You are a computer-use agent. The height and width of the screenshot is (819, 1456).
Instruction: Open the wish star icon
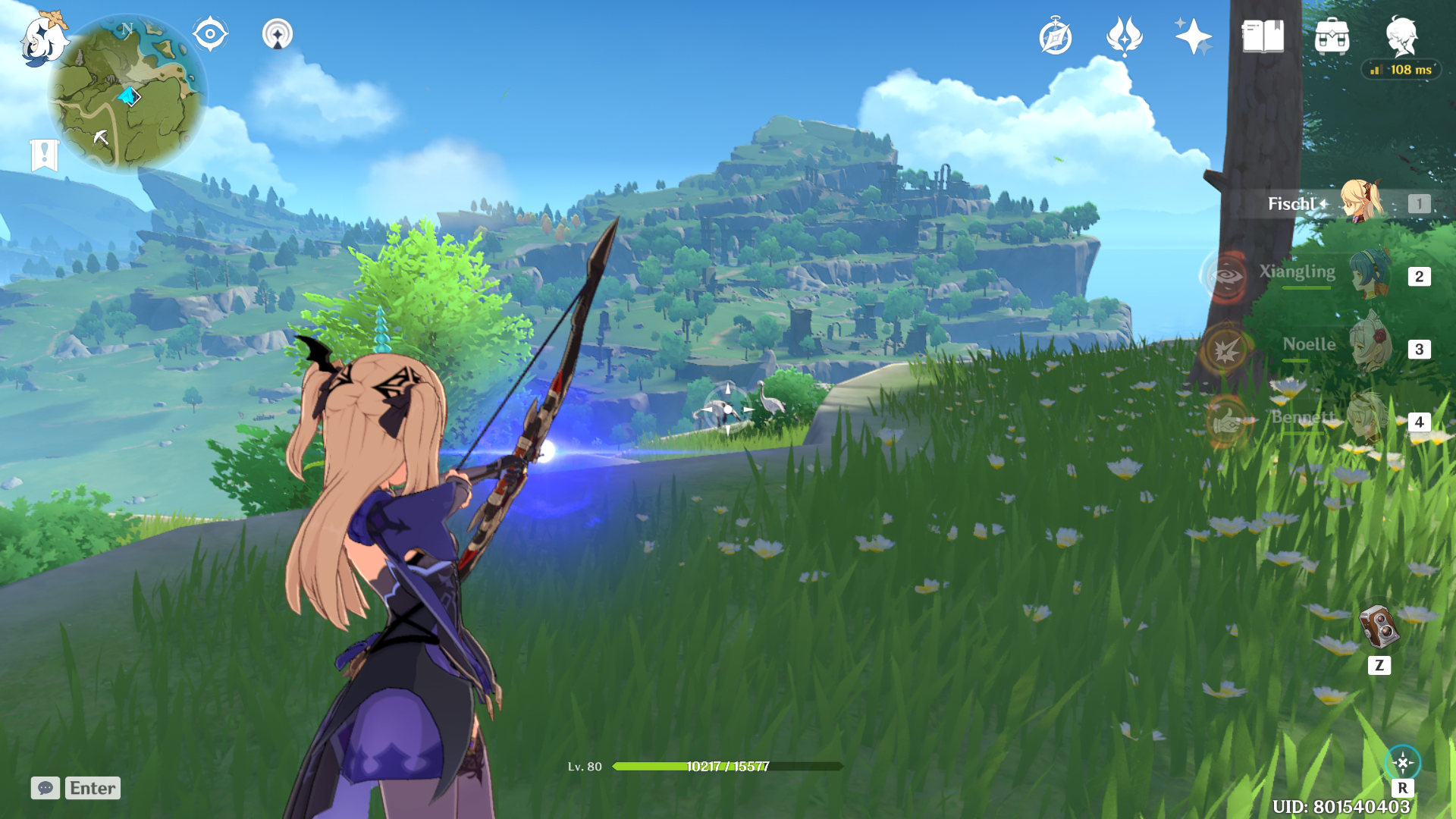tap(1193, 36)
